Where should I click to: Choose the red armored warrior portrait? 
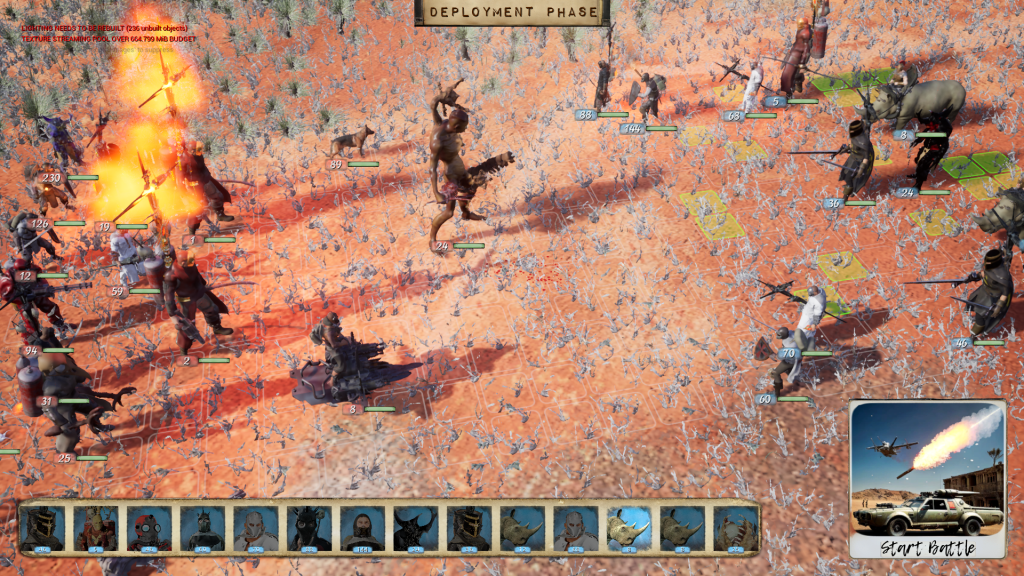pyautogui.click(x=95, y=528)
